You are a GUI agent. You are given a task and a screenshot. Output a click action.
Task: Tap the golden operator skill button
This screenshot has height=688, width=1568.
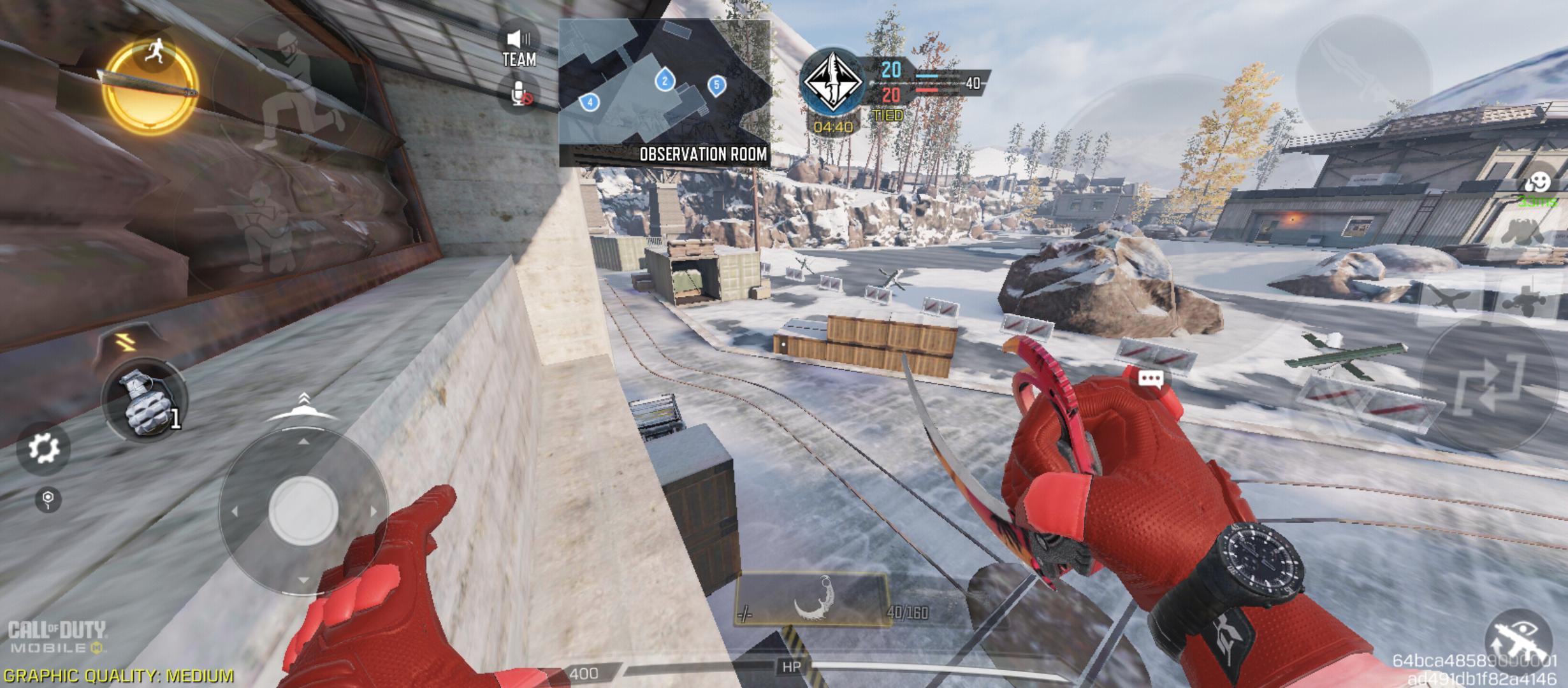(150, 86)
